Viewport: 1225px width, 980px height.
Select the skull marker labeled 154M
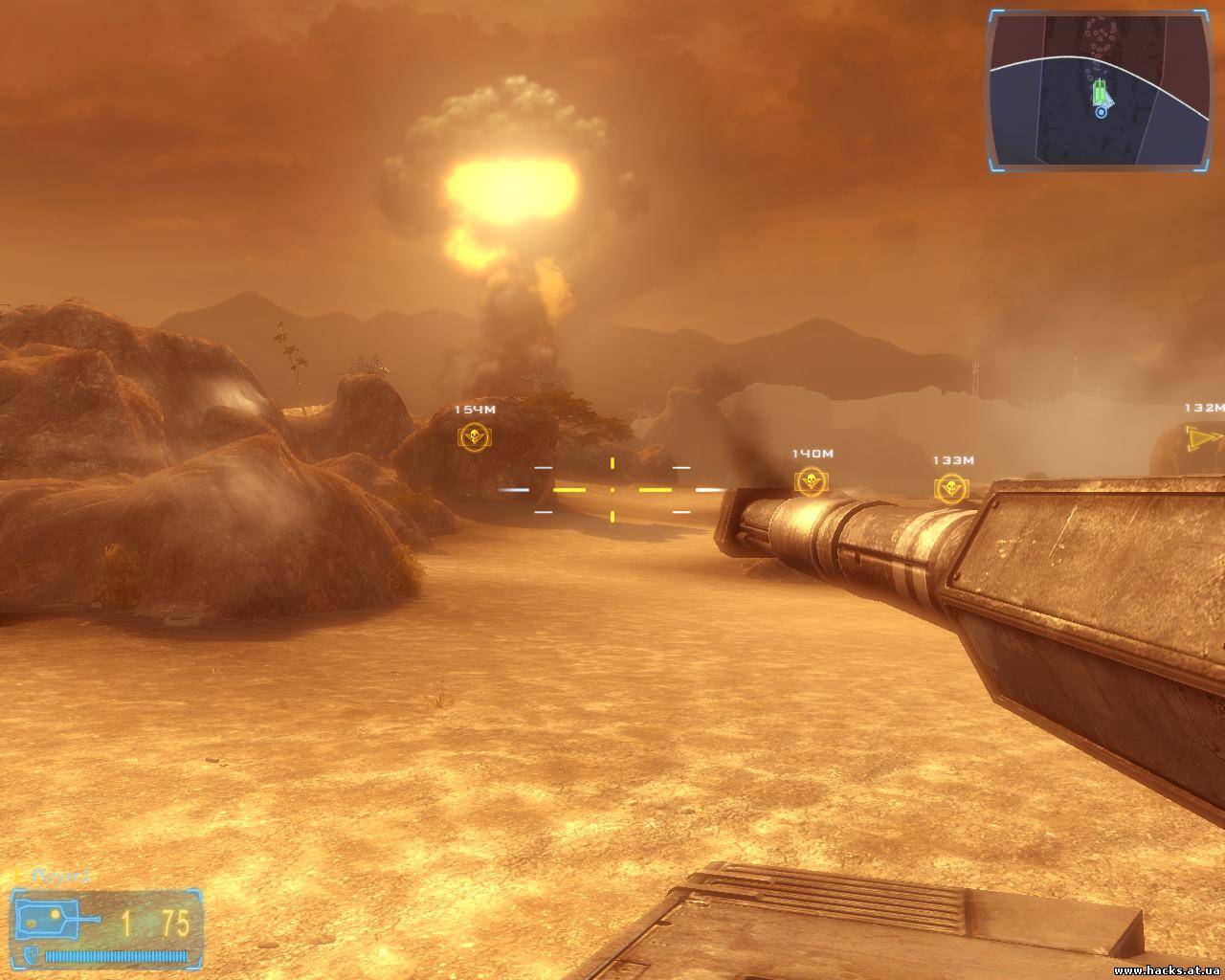[475, 437]
